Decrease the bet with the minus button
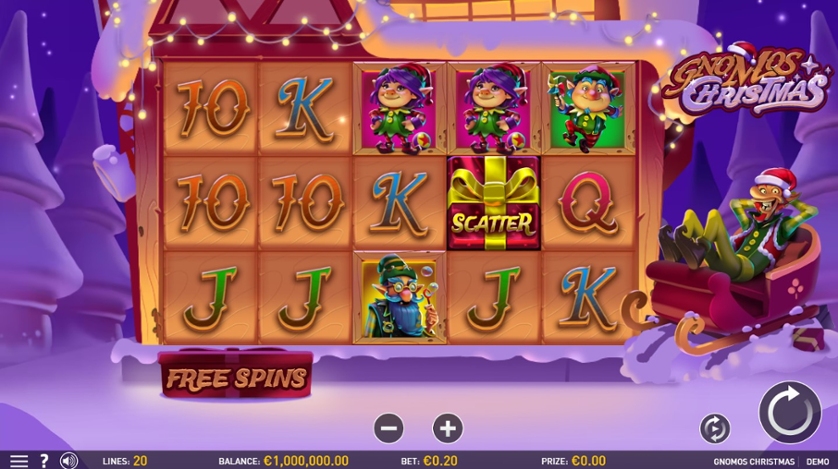 tap(389, 428)
